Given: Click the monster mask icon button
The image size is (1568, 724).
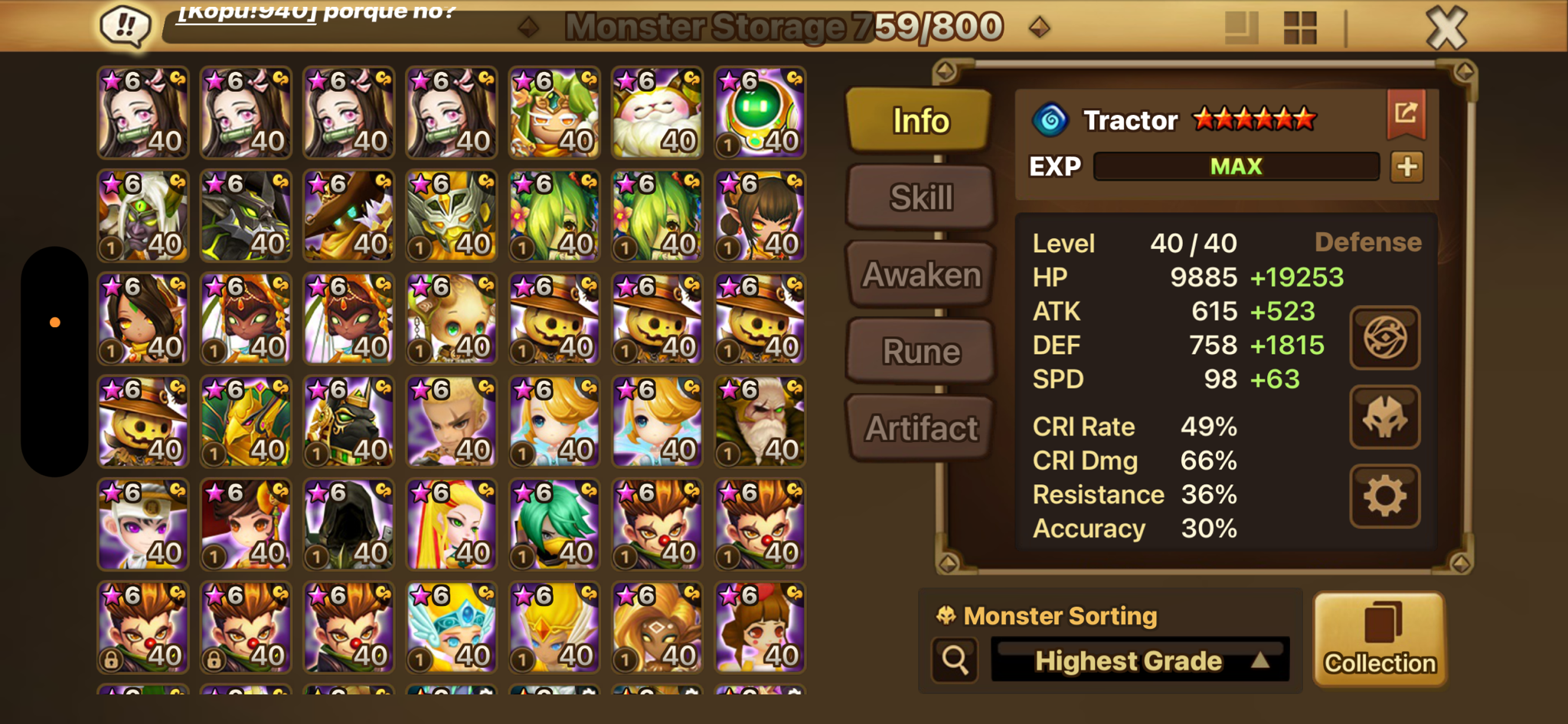Looking at the screenshot, I should [x=1384, y=417].
